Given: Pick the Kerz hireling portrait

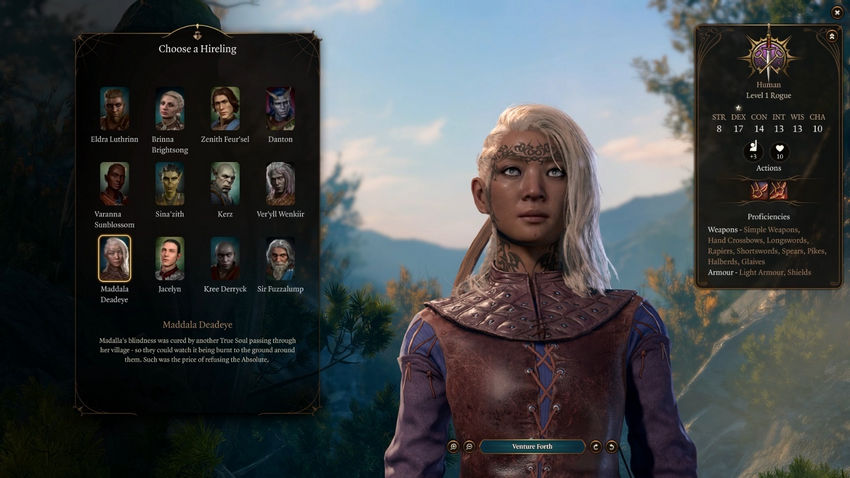Looking at the screenshot, I should [225, 183].
